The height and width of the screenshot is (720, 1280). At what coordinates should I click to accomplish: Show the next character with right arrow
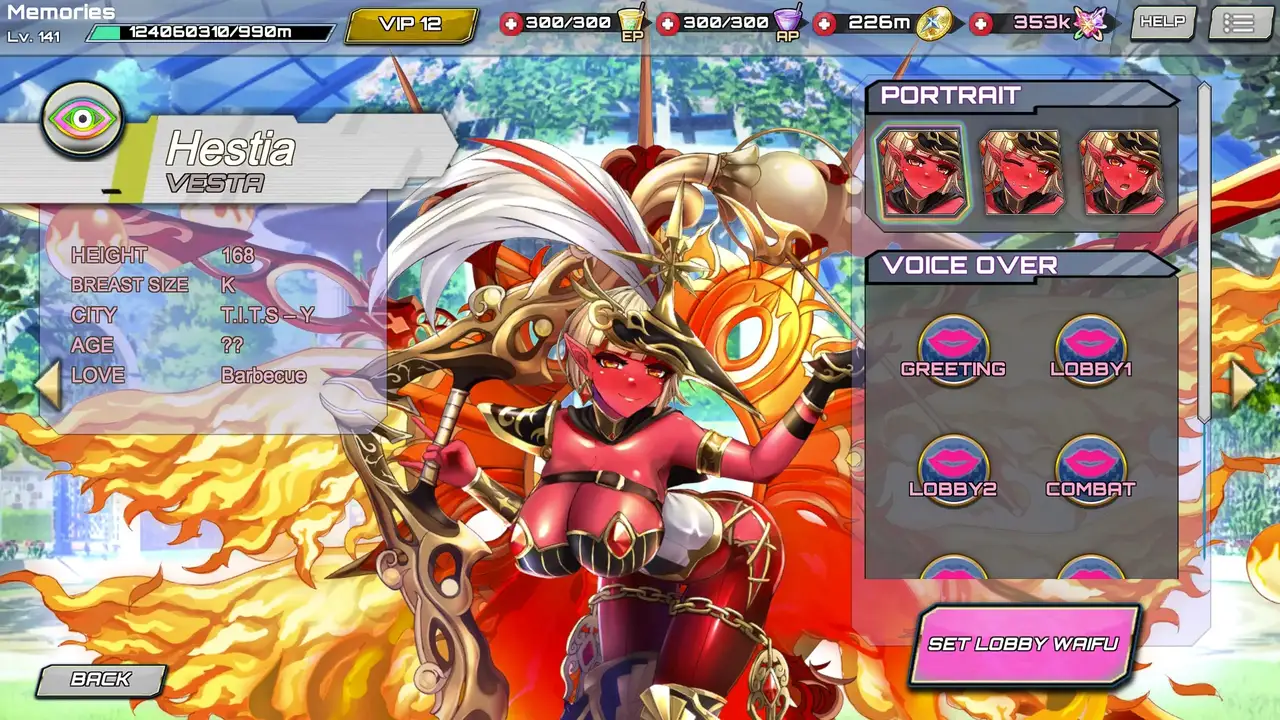click(1243, 385)
